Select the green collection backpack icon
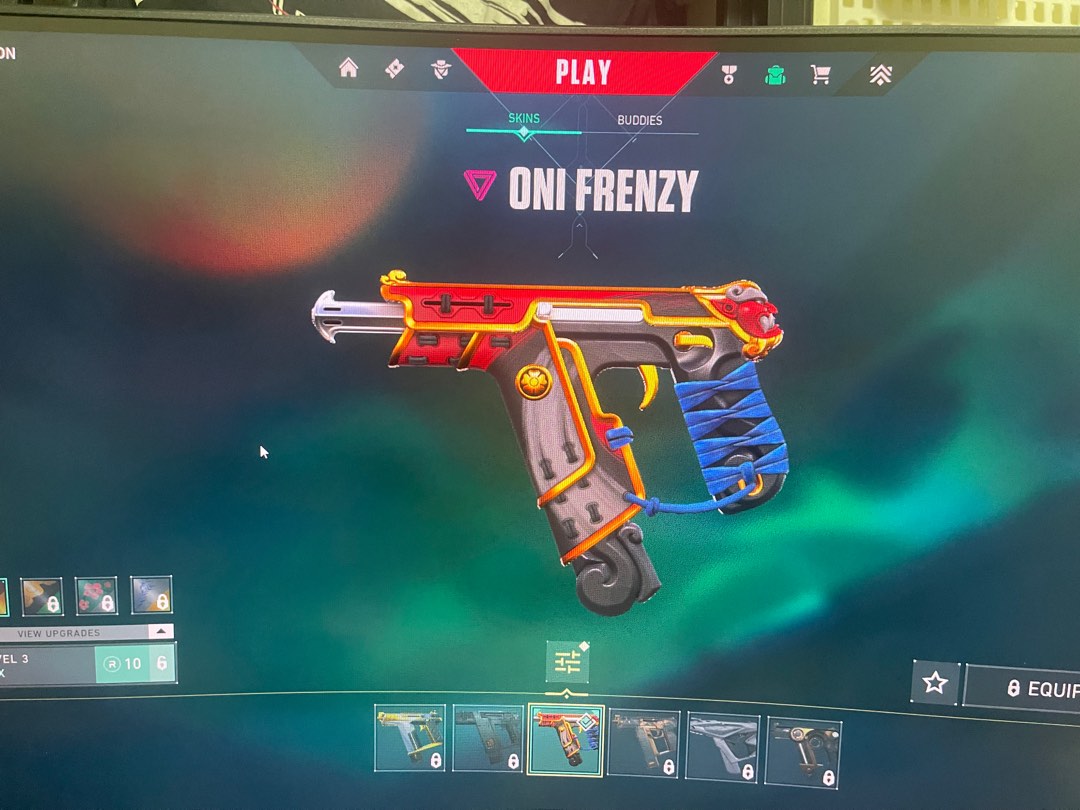Screen dimensions: 1080x810 pos(774,75)
